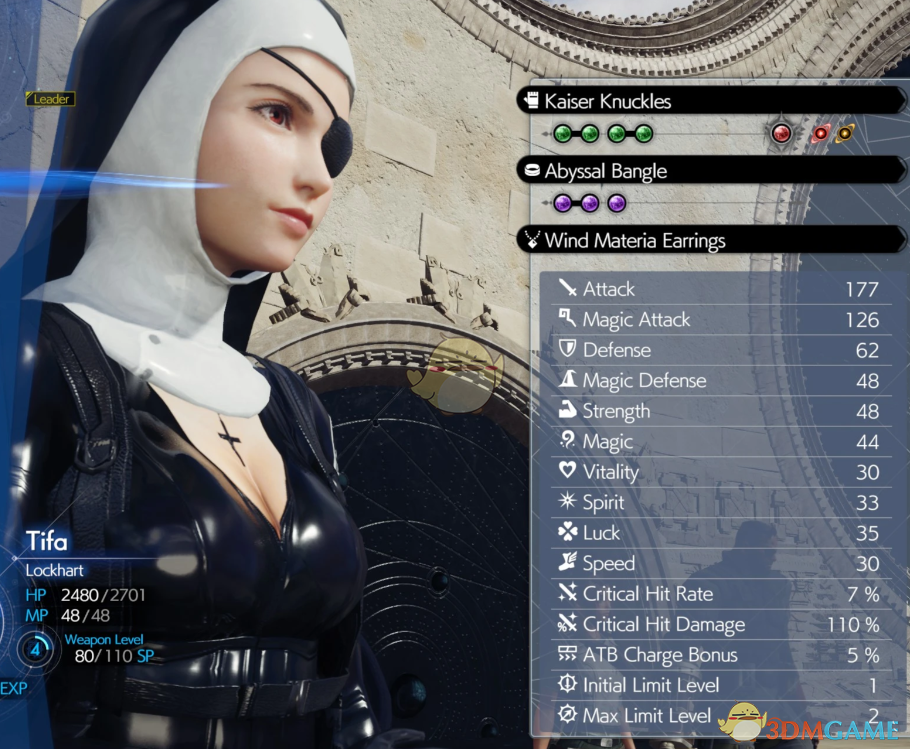Choose the Wind Materia Earrings accessory slot
This screenshot has width=910, height=749.
pyautogui.click(x=634, y=240)
